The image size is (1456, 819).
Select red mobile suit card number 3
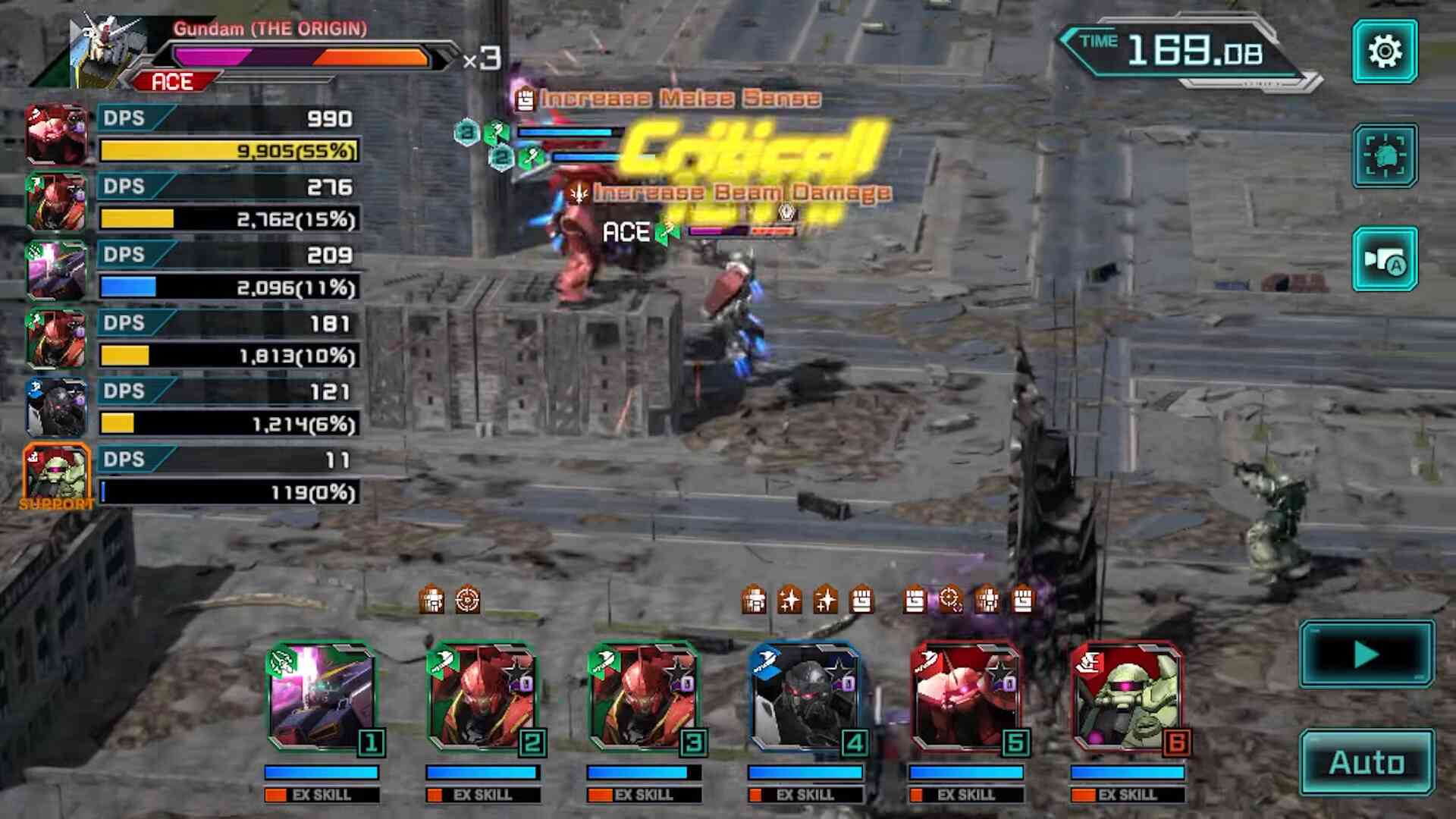645,698
